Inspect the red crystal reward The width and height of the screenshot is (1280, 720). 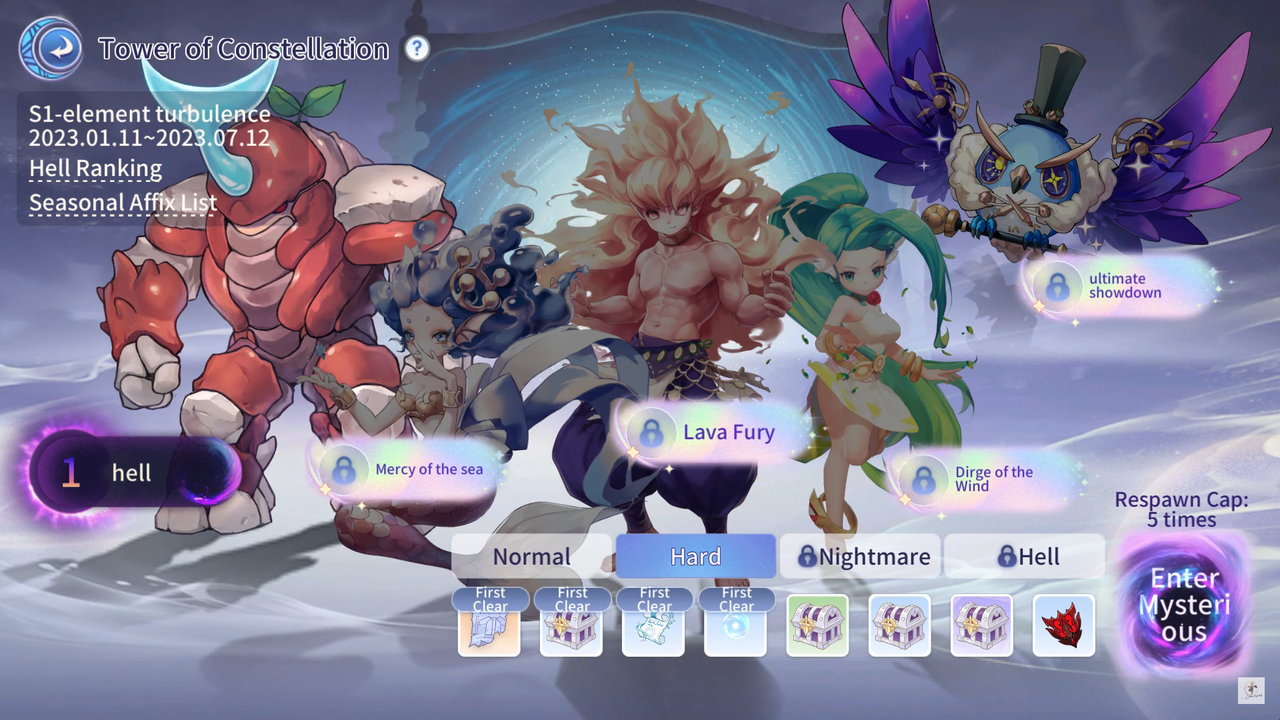tap(1063, 626)
